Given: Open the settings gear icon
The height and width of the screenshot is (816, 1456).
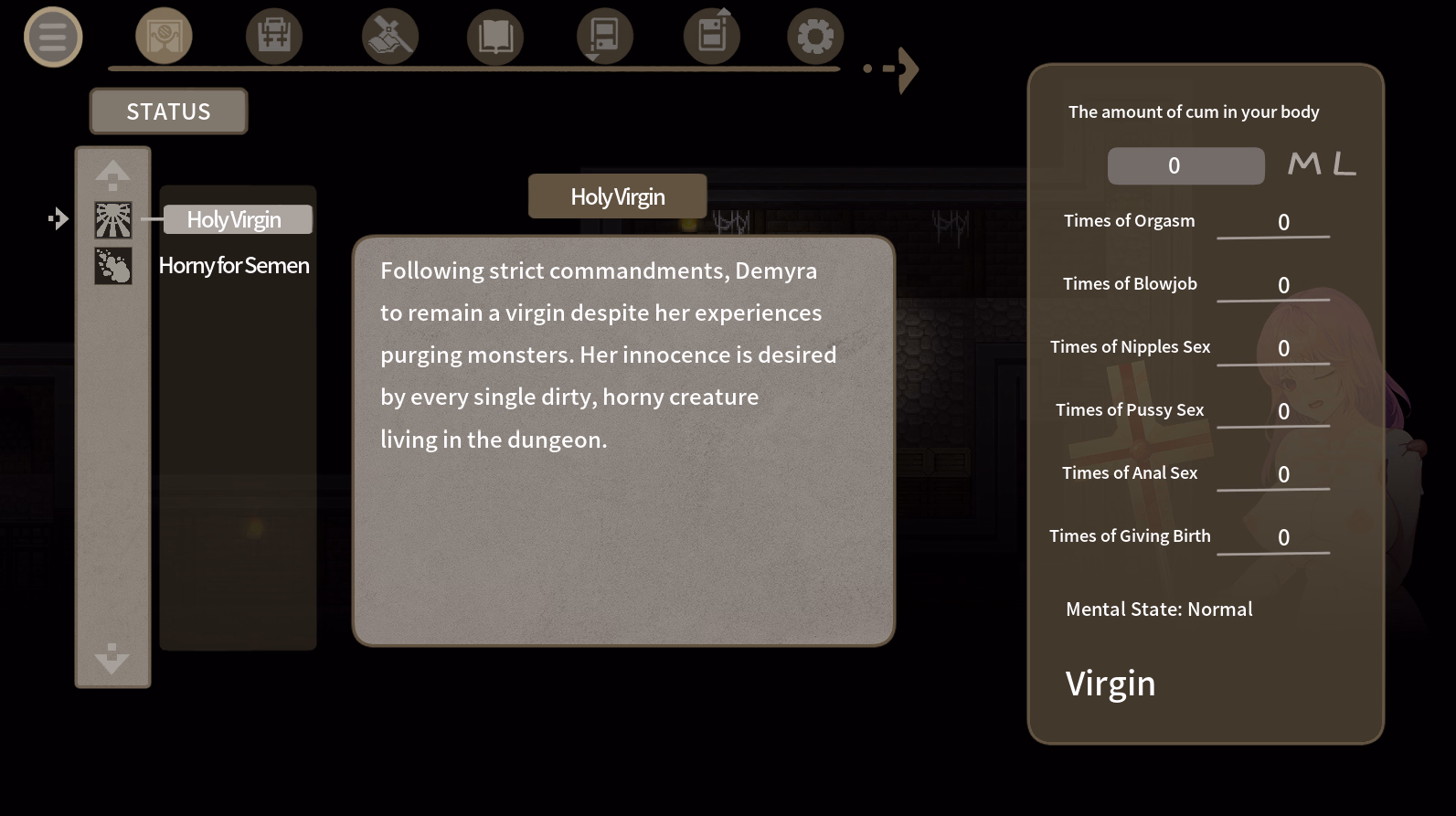Looking at the screenshot, I should point(814,35).
